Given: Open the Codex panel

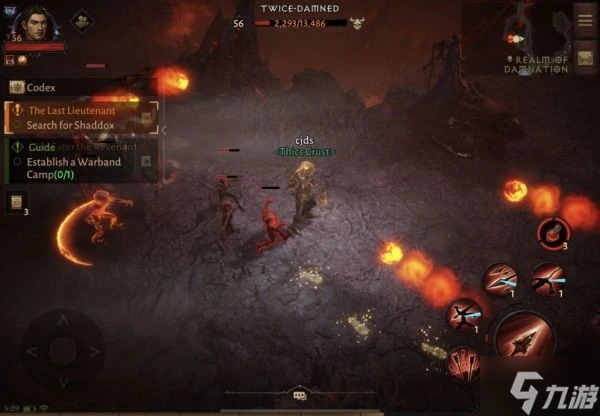Looking at the screenshot, I should [40, 88].
